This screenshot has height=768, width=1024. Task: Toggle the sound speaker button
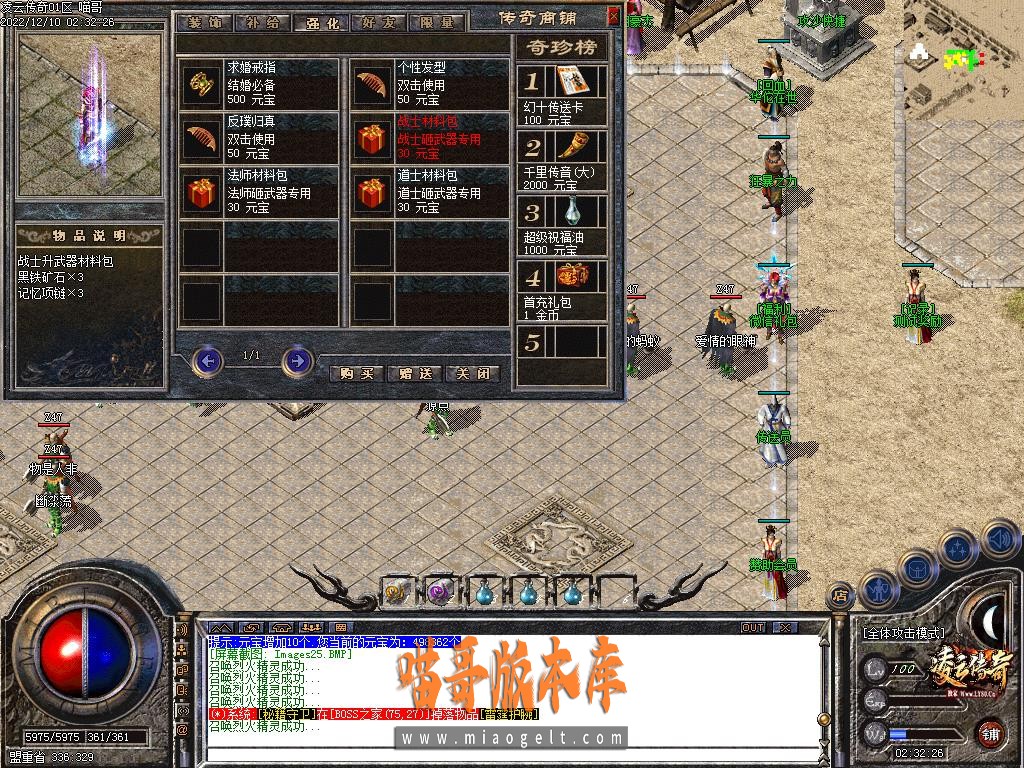(1001, 540)
